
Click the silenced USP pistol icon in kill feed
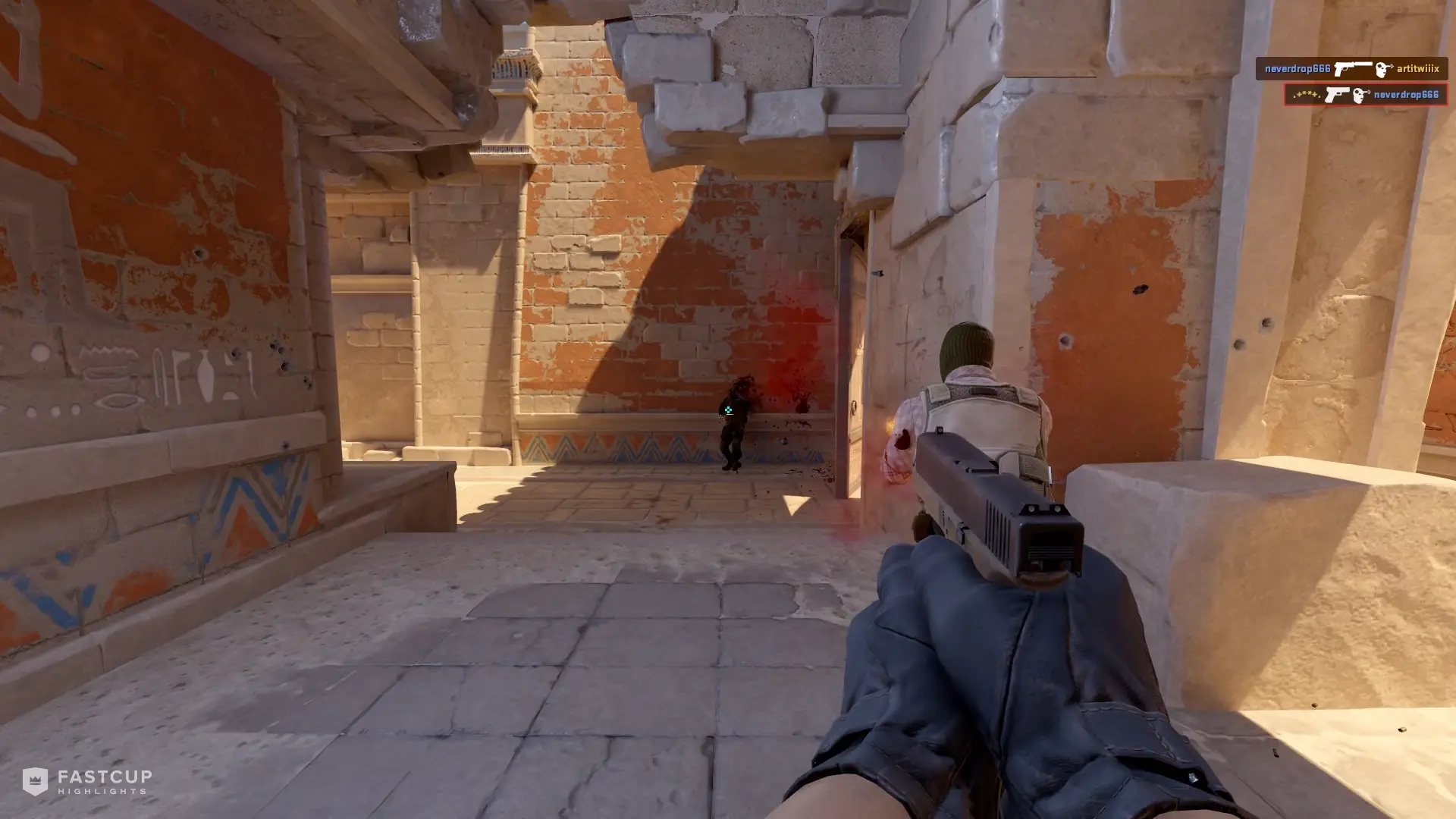coord(1352,69)
